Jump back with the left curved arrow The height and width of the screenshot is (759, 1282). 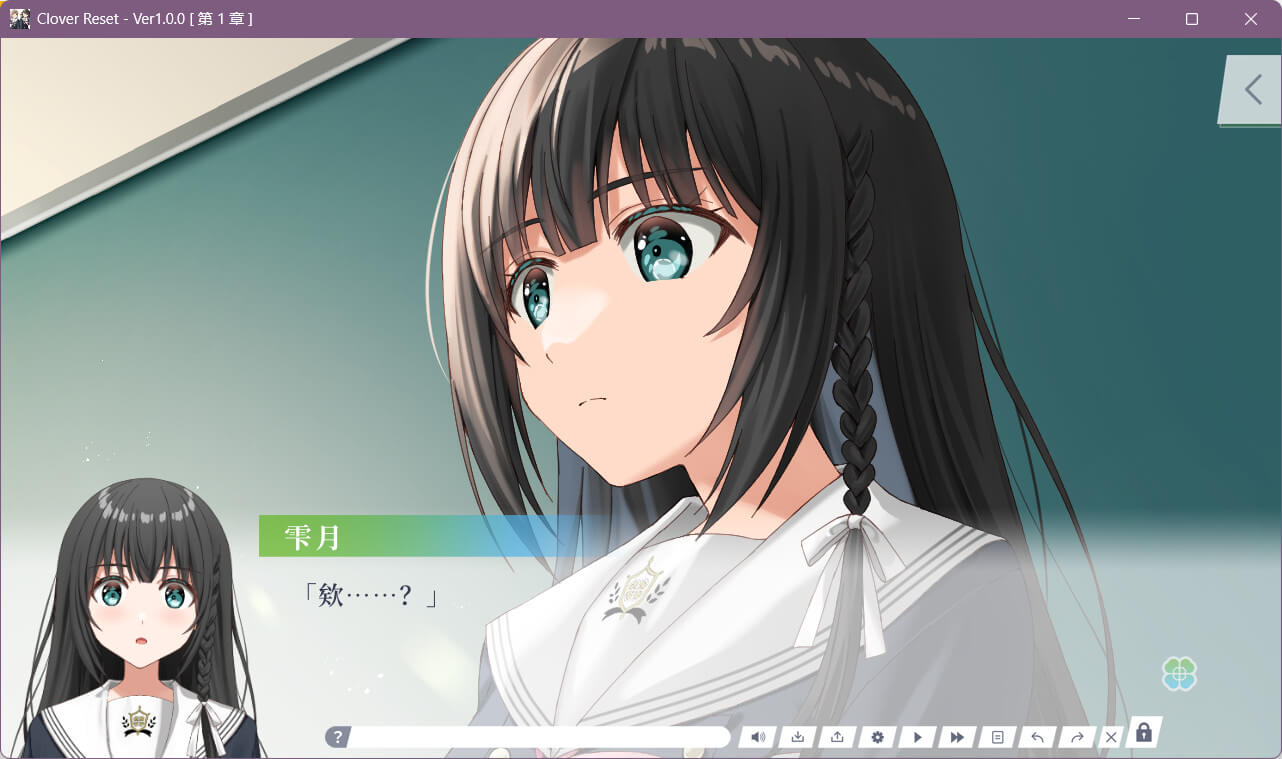1037,737
